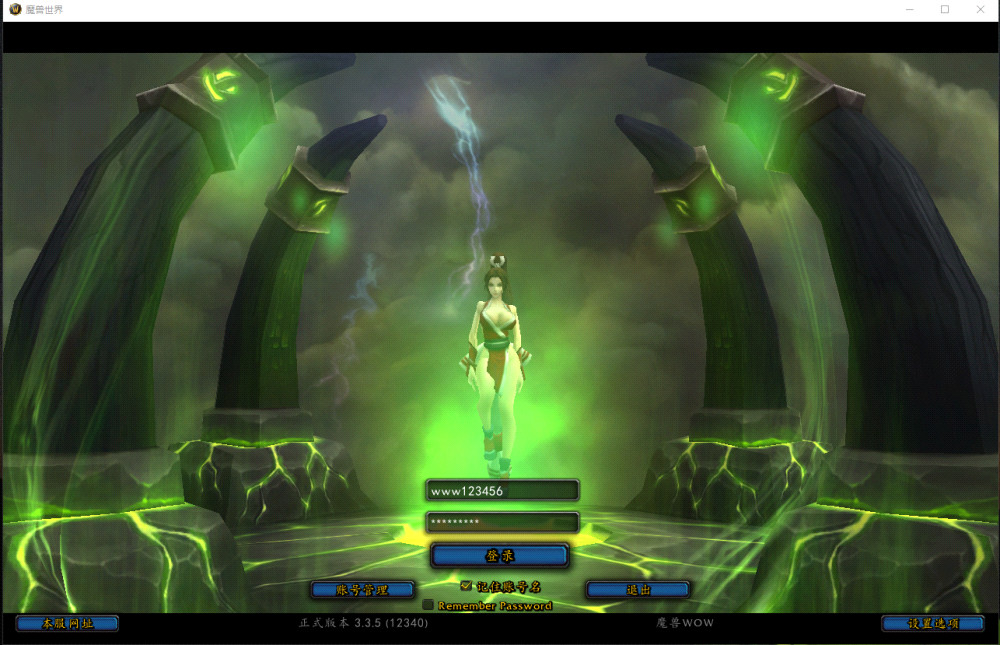1000x645 pixels.
Task: Open the 本服网址 server website button
Action: [x=67, y=623]
